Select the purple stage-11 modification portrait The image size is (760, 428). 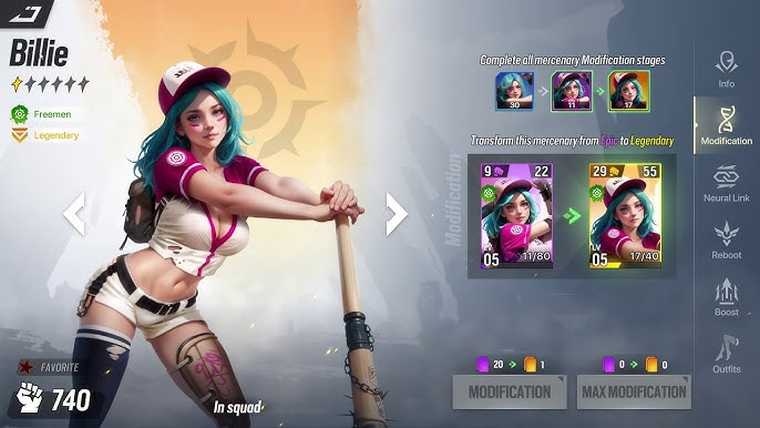coord(573,91)
